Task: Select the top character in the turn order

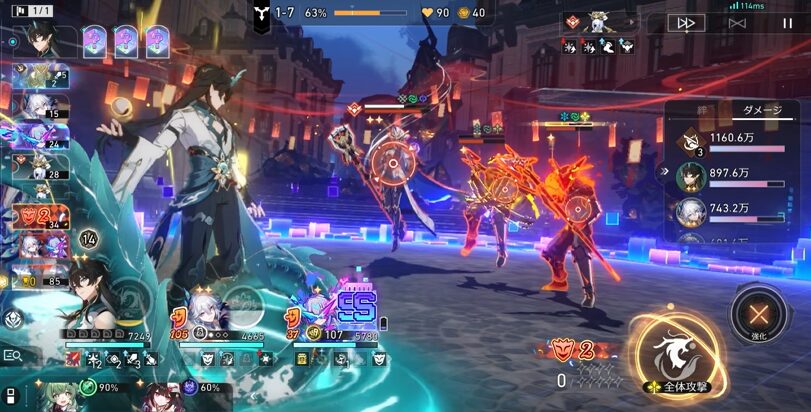Action: (44, 40)
